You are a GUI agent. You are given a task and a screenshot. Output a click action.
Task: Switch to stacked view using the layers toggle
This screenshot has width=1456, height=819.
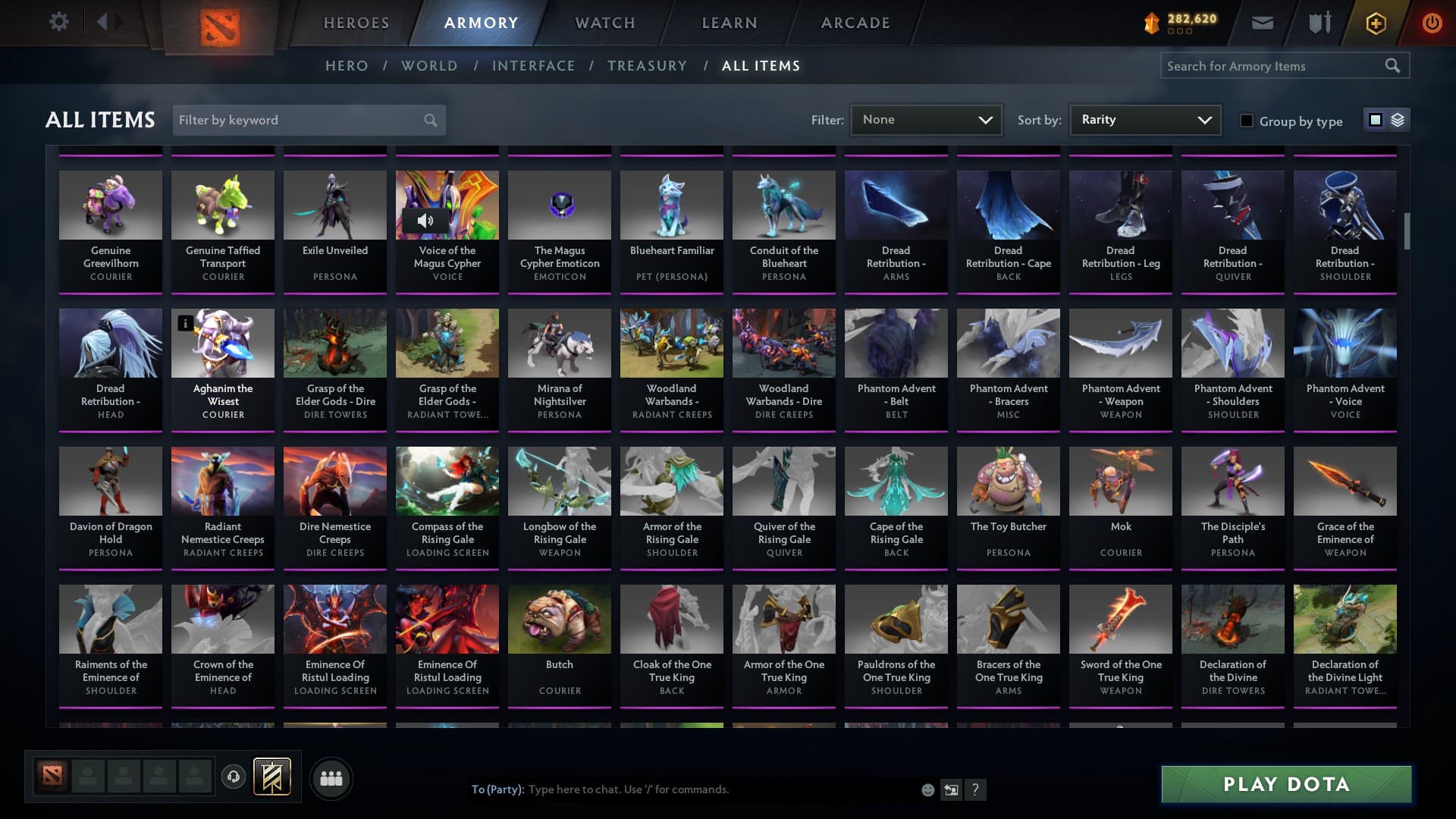click(1397, 120)
